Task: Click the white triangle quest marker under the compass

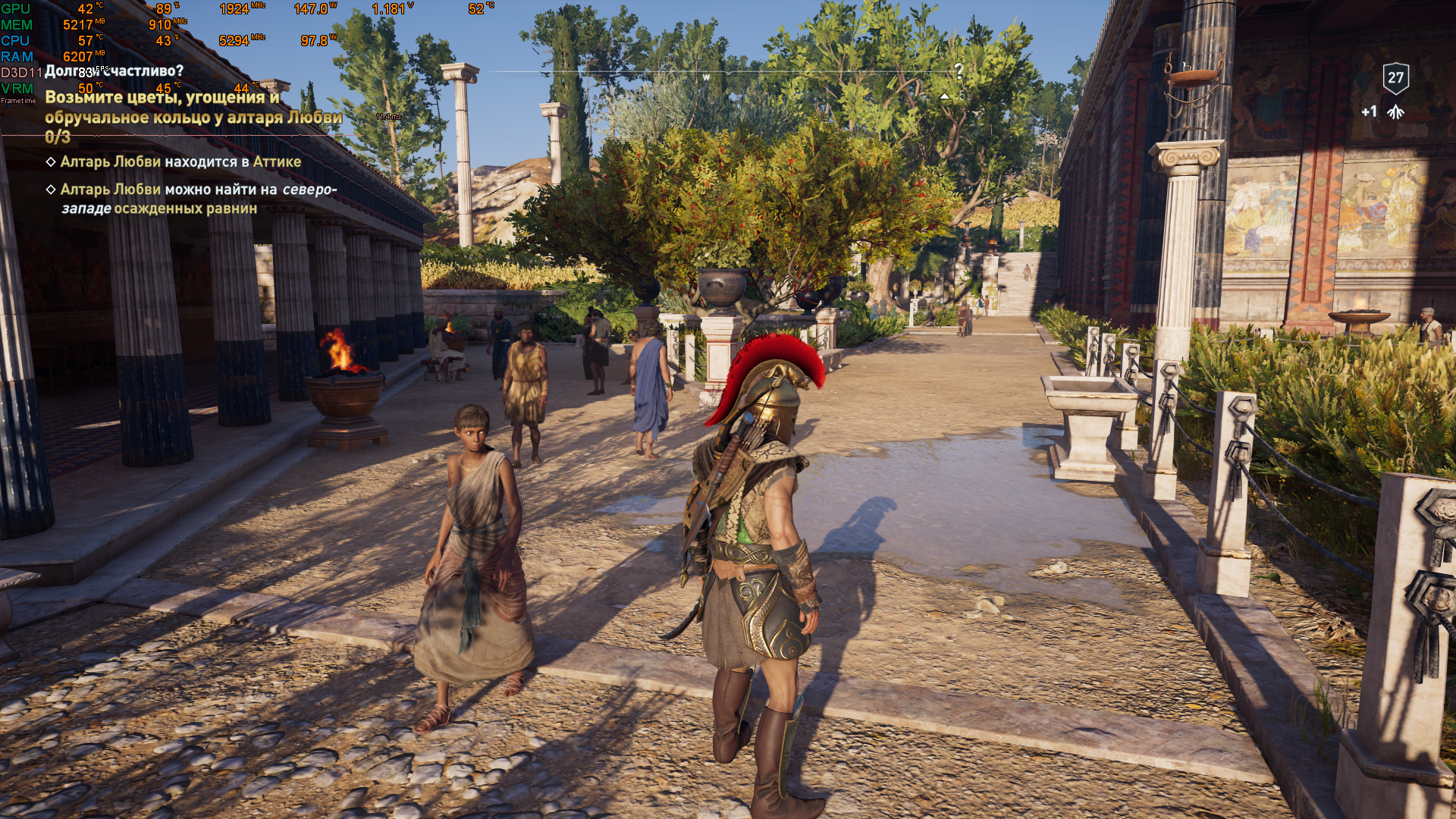Action: 944,97
